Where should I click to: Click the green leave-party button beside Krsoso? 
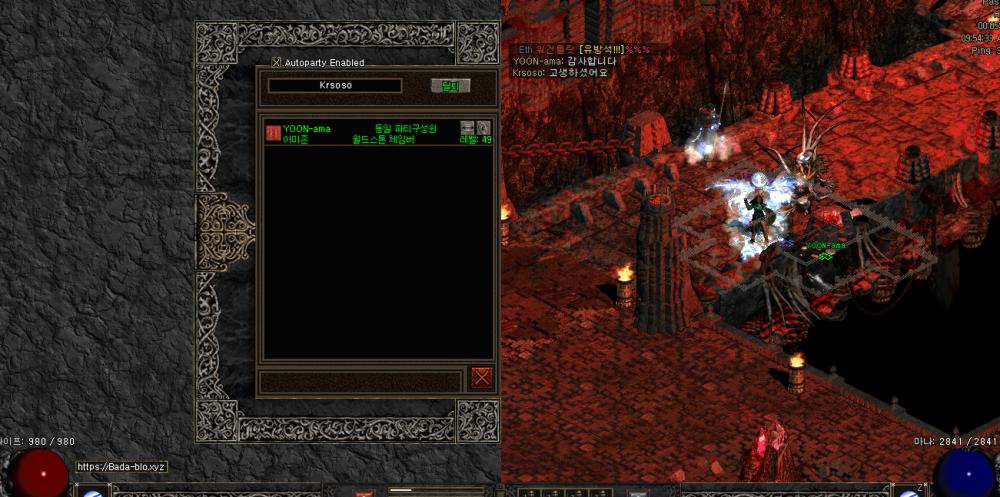[x=450, y=86]
